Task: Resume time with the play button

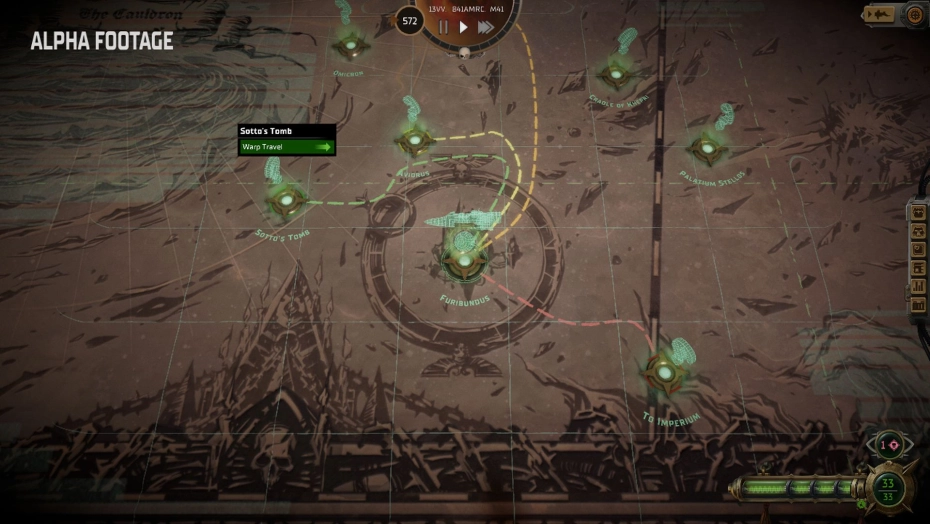Action: (x=463, y=27)
